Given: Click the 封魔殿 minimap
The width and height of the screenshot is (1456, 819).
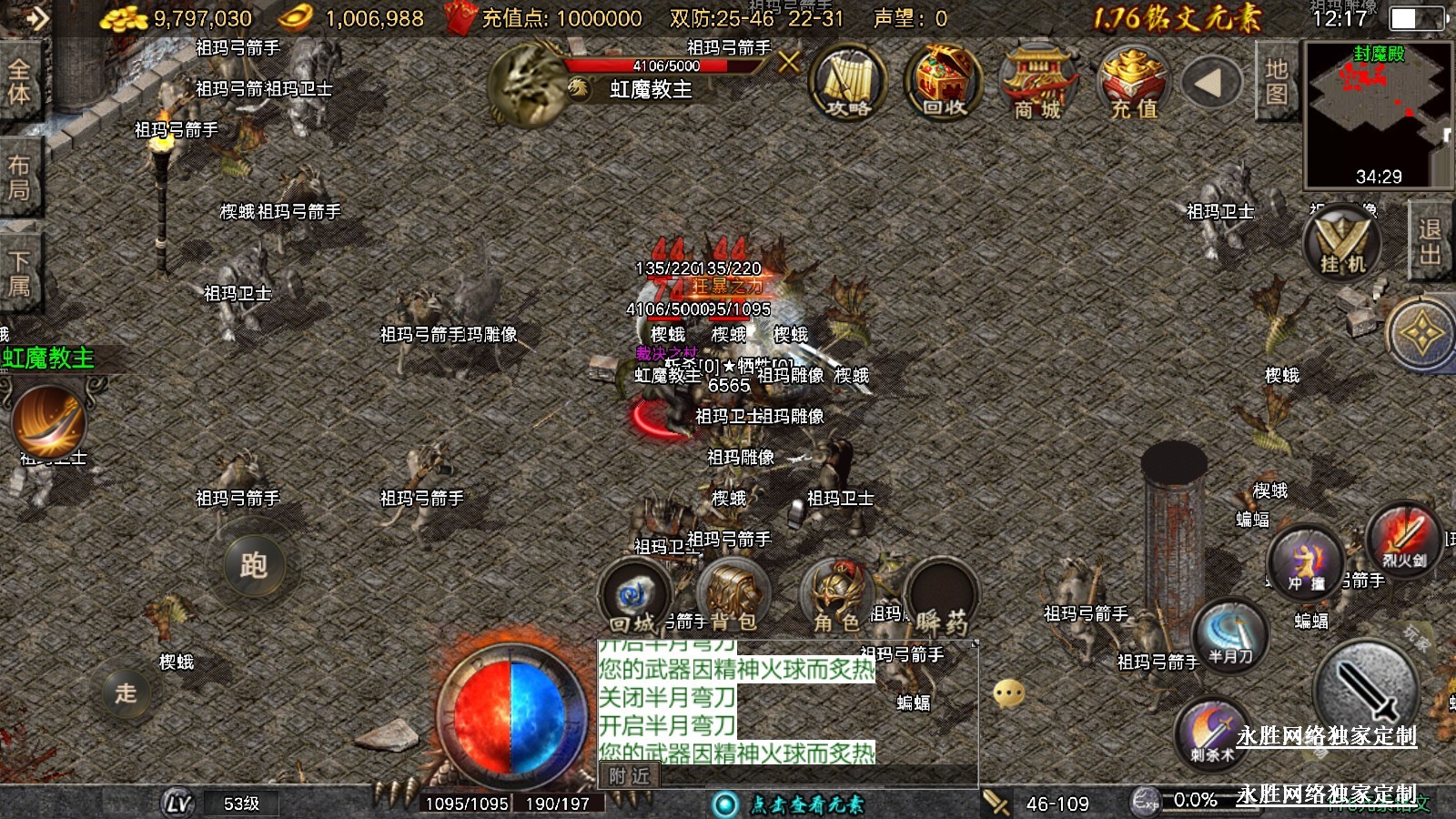Looking at the screenshot, I should pyautogui.click(x=1378, y=114).
